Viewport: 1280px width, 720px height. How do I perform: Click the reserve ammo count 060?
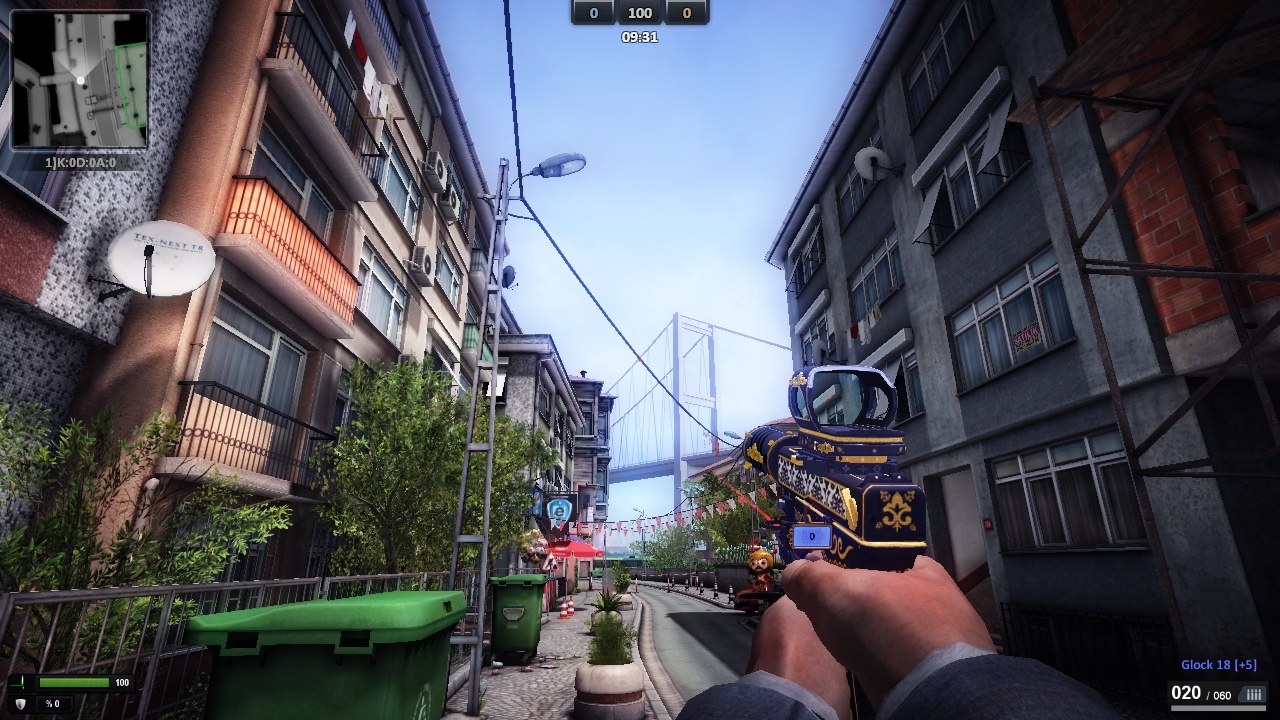click(x=1222, y=693)
